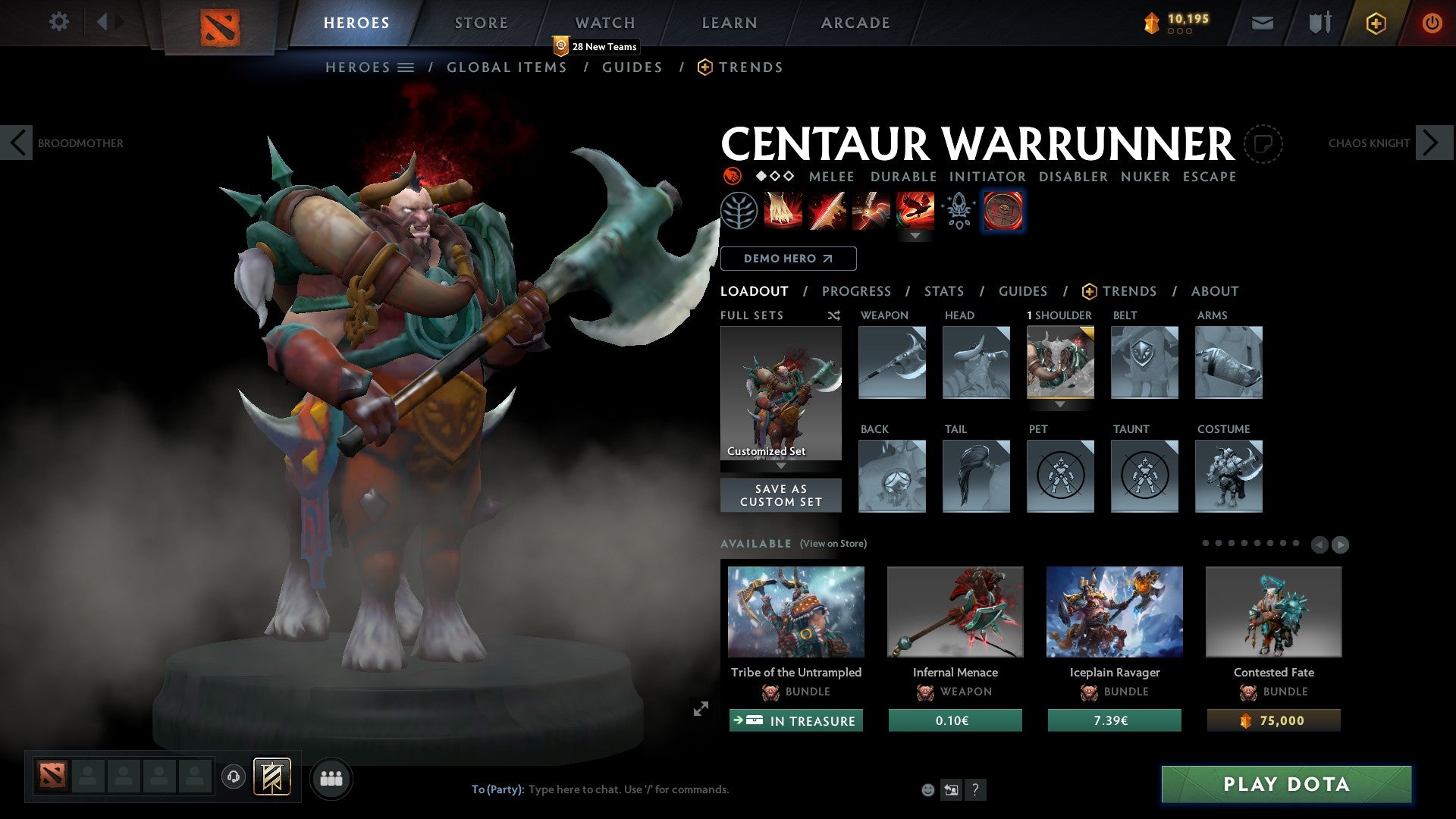Click the DEMO HERO button
This screenshot has width=1456, height=819.
[789, 259]
